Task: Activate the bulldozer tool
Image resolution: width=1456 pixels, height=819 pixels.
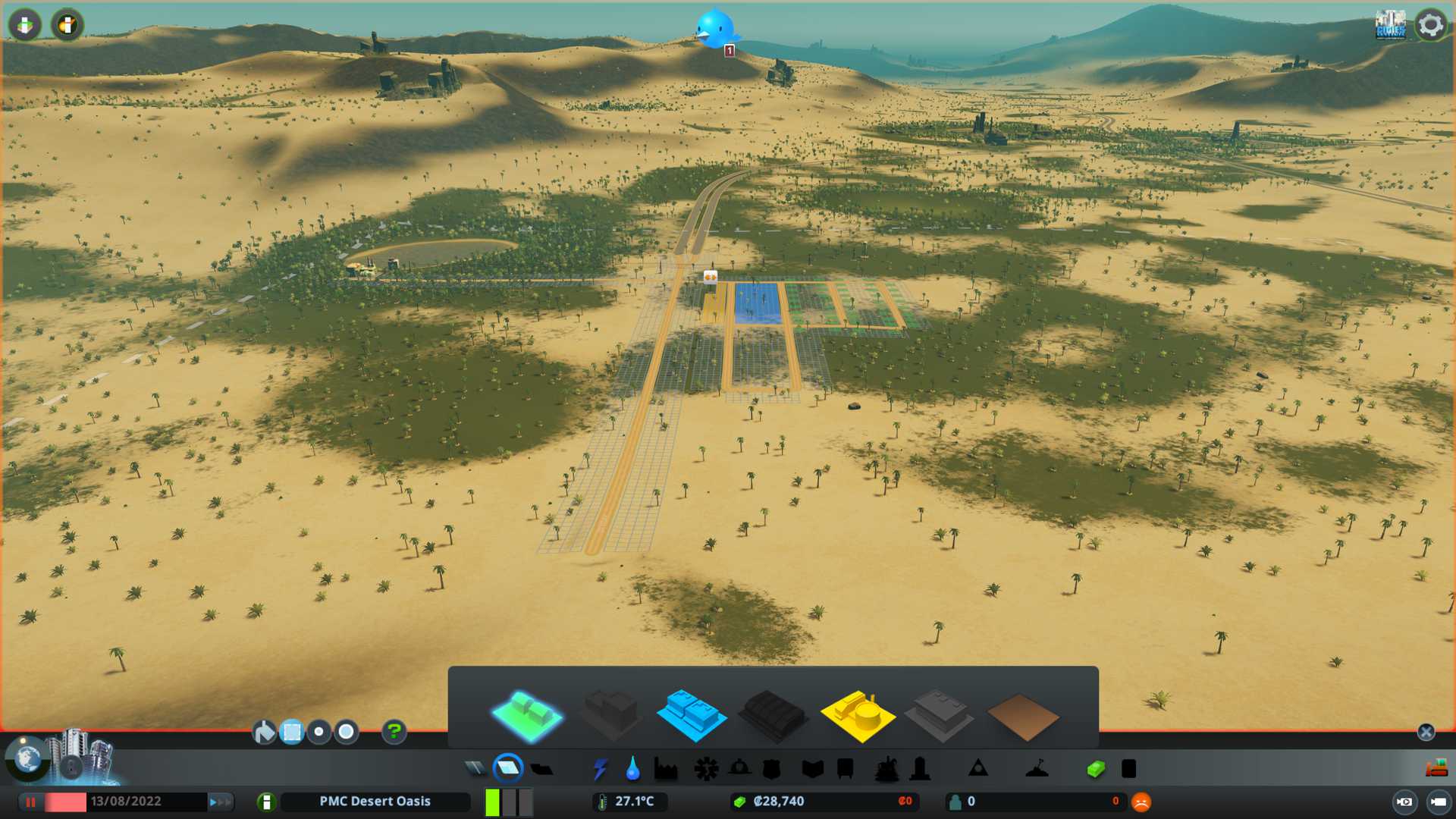Action: (1436, 769)
